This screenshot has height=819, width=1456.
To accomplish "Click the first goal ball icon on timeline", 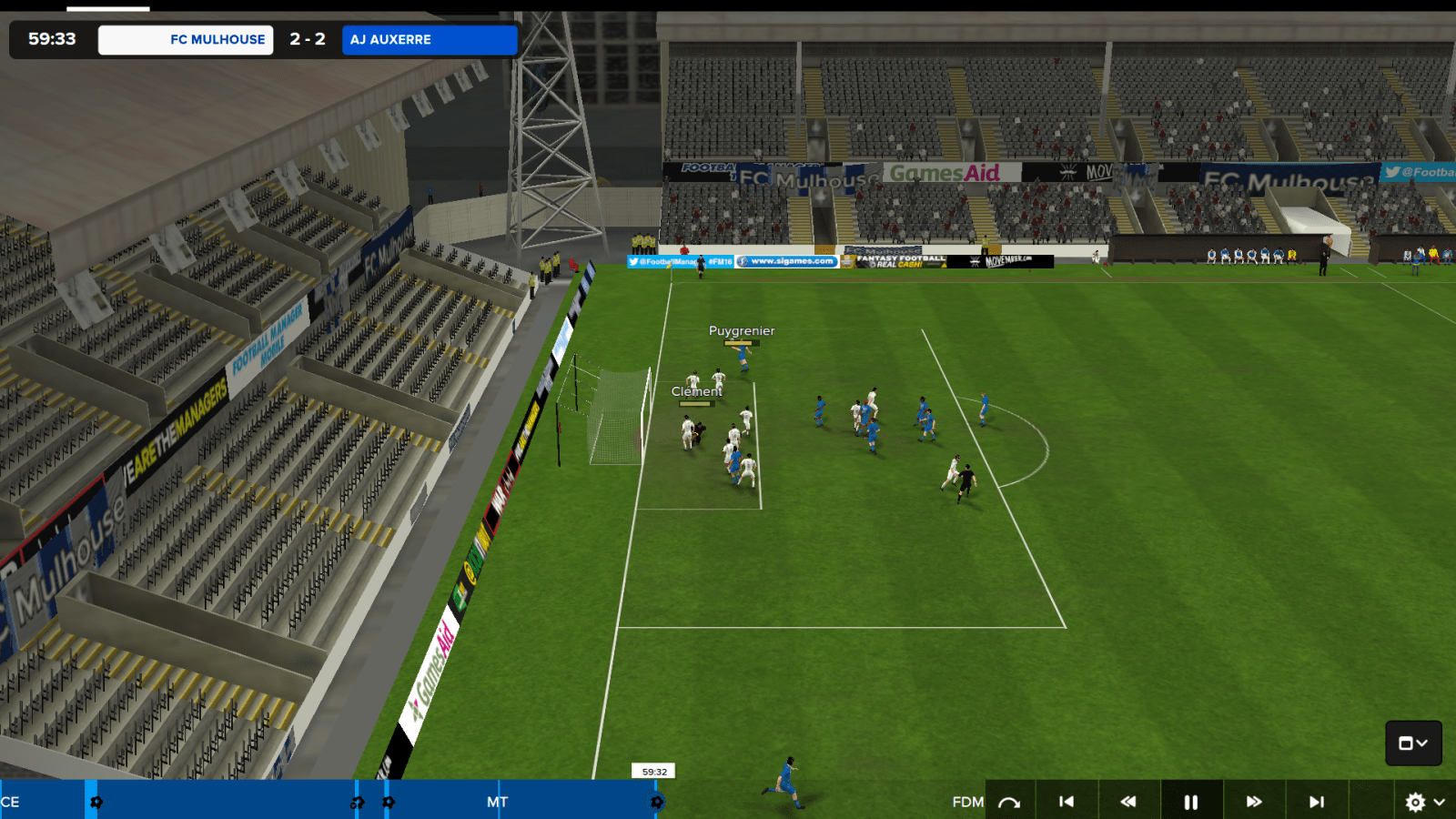I will (x=96, y=803).
